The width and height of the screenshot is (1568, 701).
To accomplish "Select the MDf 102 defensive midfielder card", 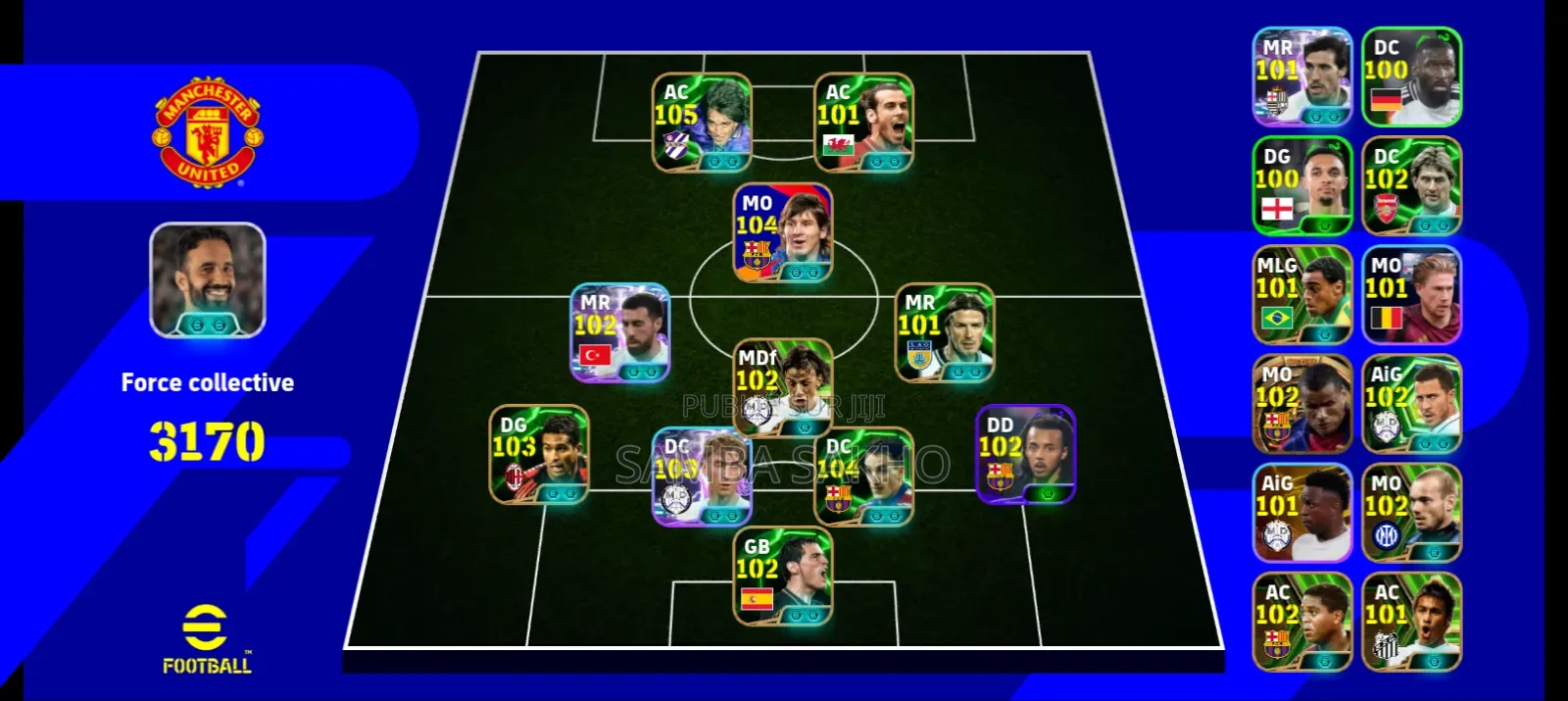I will [783, 389].
